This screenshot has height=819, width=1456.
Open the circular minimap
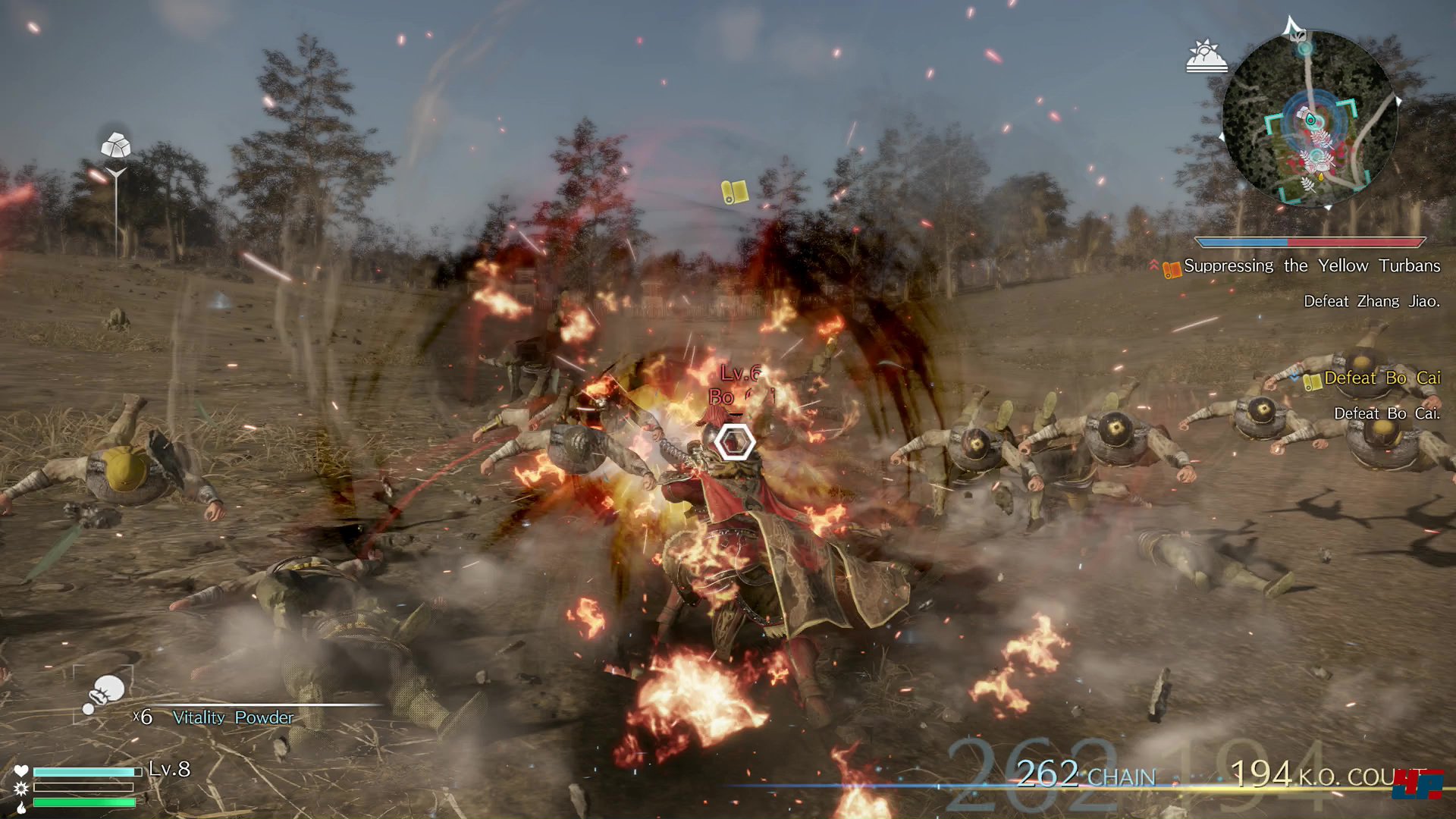[x=1310, y=118]
